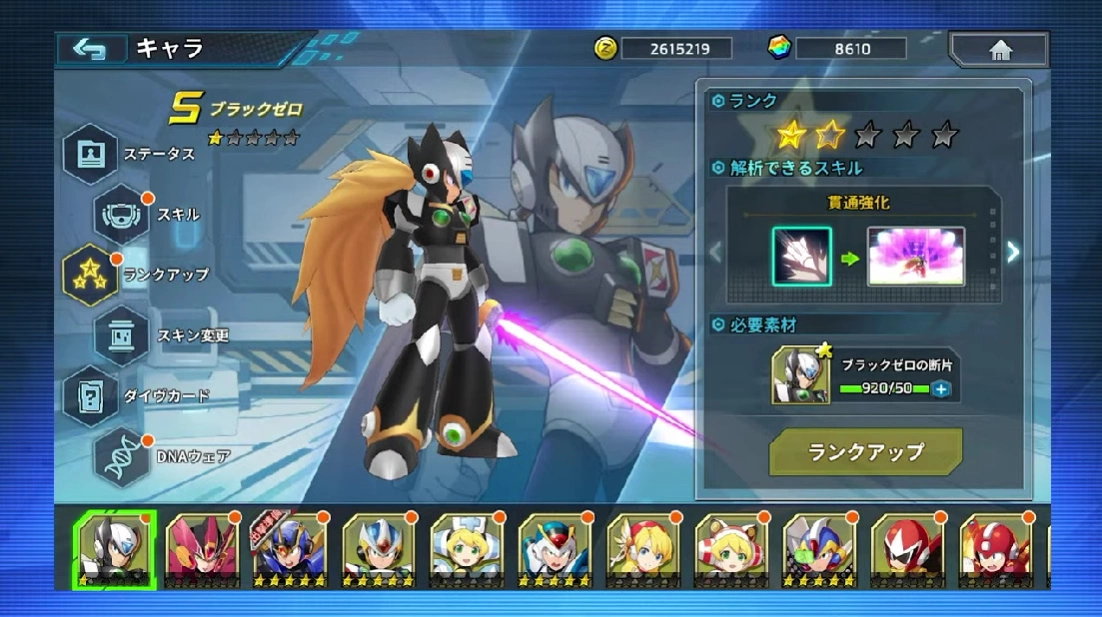
Task: Switch to the DNAウェア section
Action: [122, 456]
